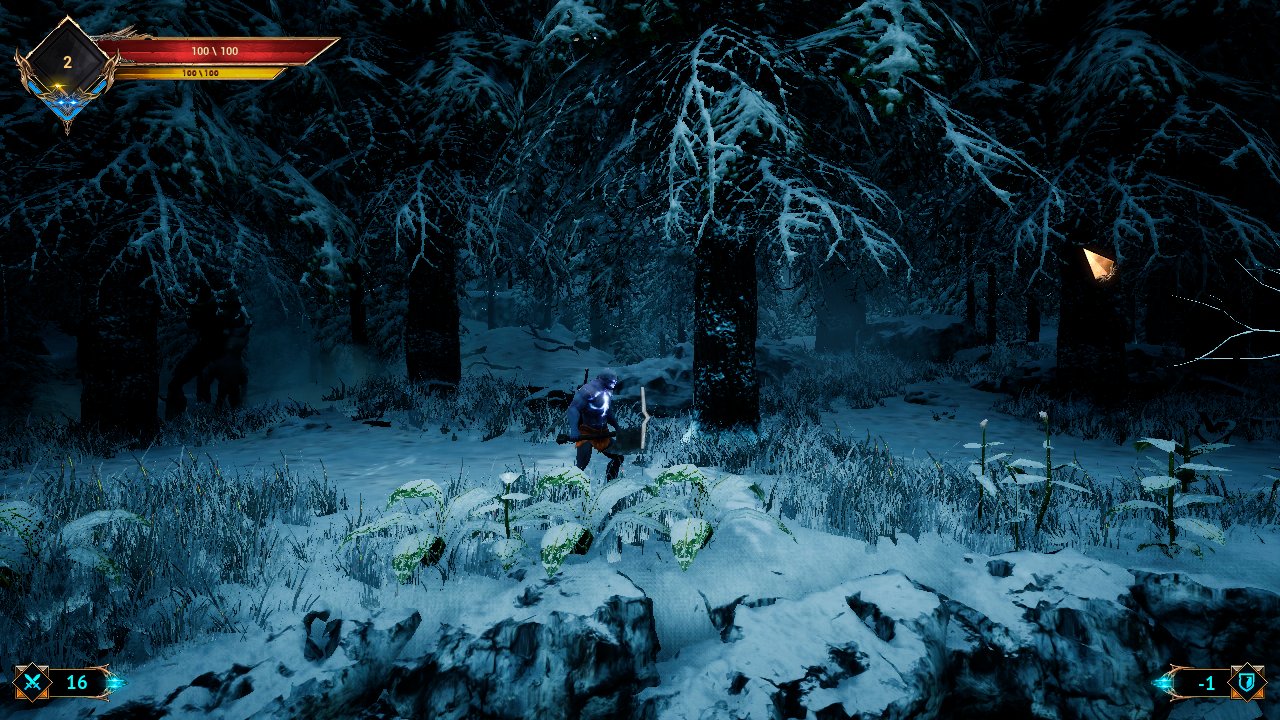The width and height of the screenshot is (1280, 720).
Task: Select the shield defense icon
Action: (1247, 683)
